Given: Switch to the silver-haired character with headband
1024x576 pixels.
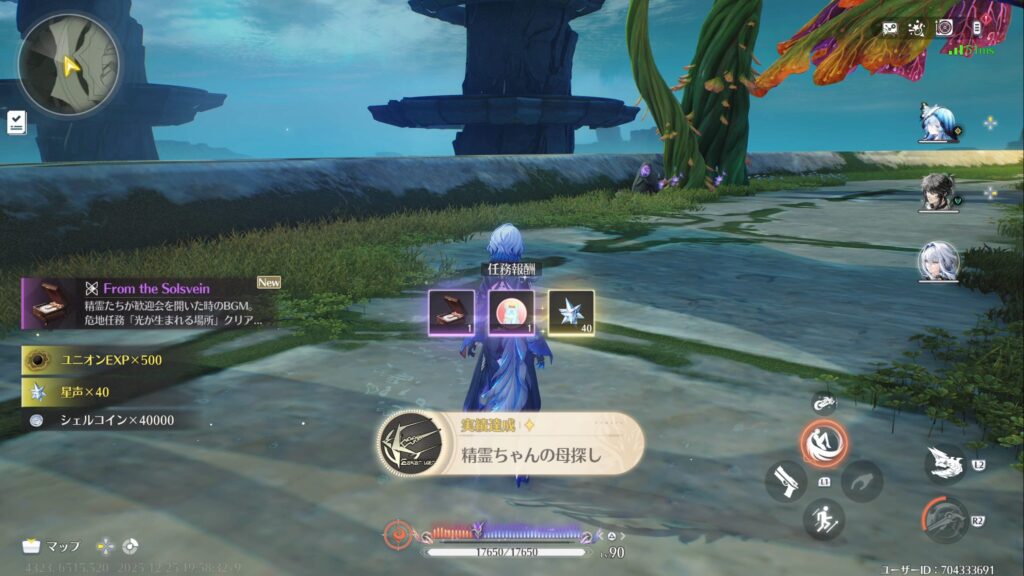Looking at the screenshot, I should point(940,262).
